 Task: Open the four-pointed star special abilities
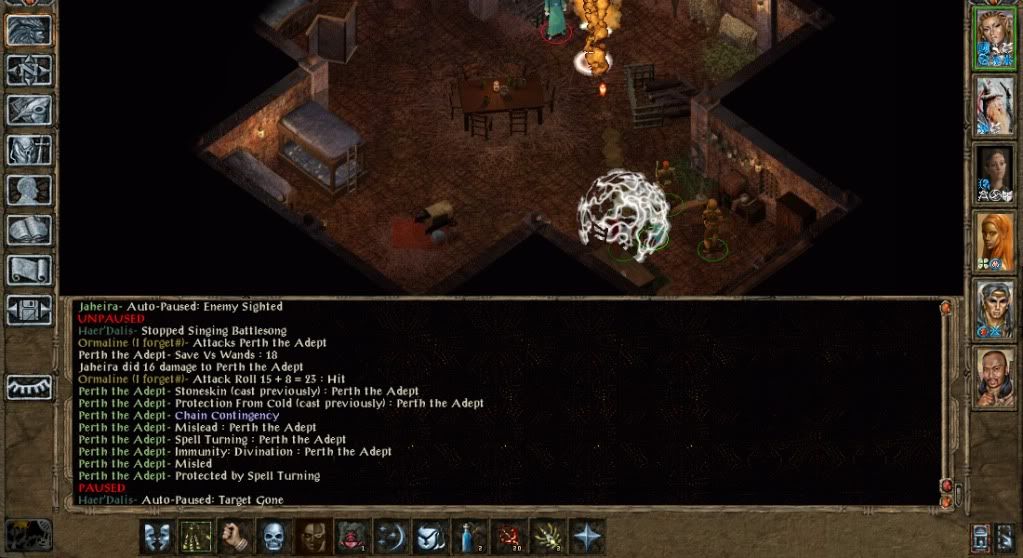click(x=586, y=537)
